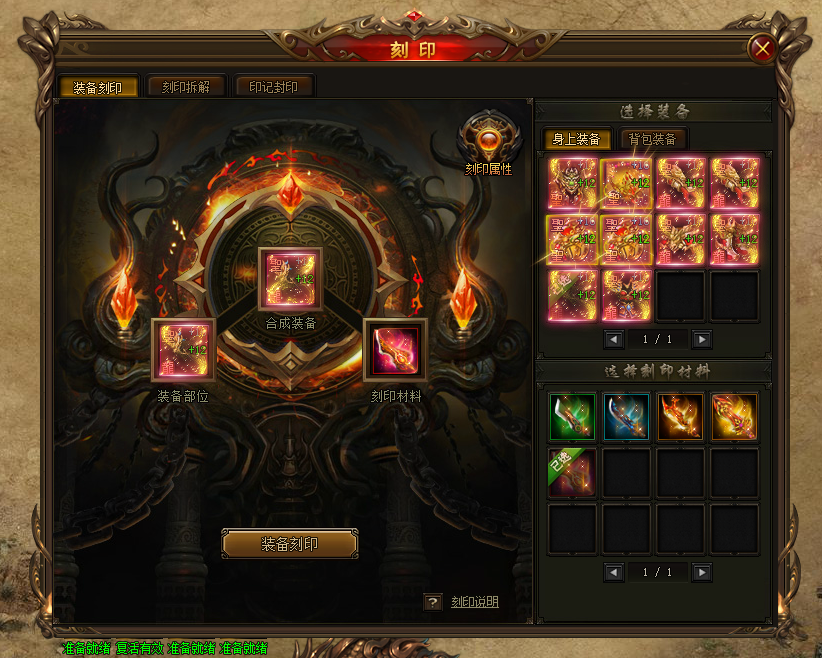
Task: Pick the blue-bordered blade engraving material
Action: click(x=626, y=417)
